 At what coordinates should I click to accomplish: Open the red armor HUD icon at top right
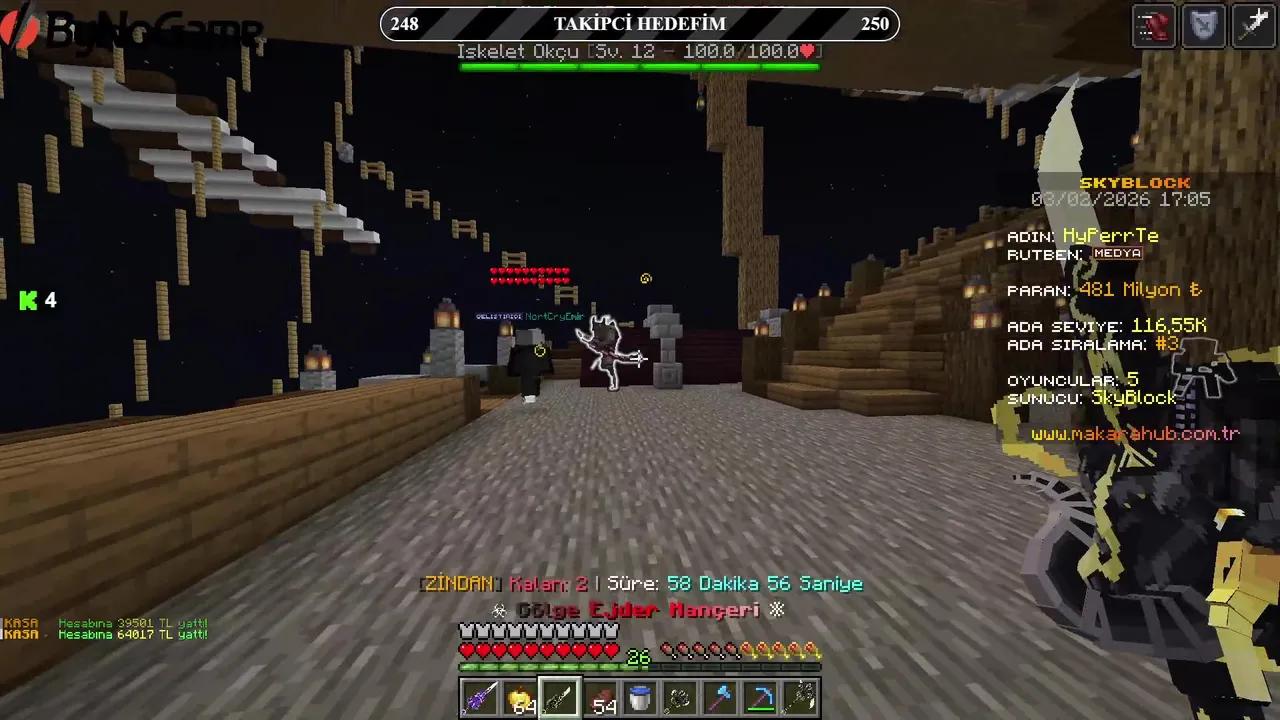click(x=1153, y=26)
